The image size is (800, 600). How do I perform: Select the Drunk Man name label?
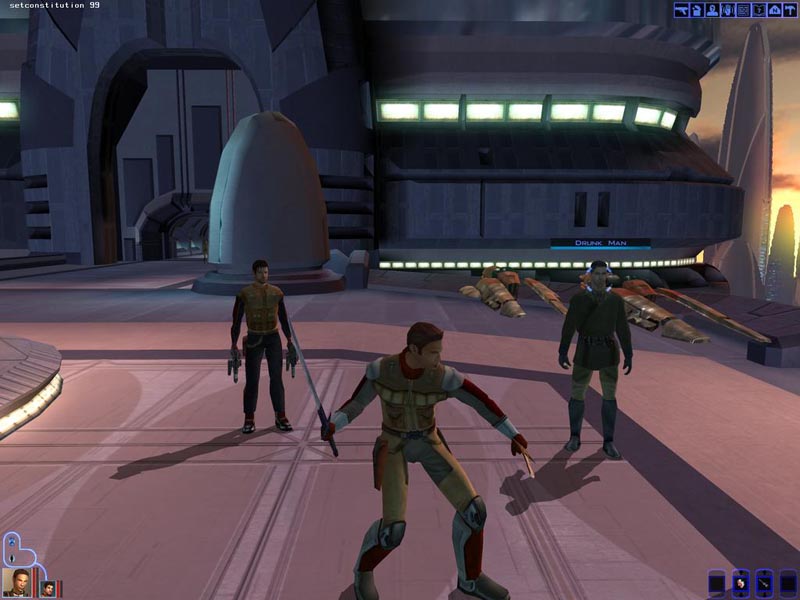pyautogui.click(x=600, y=243)
